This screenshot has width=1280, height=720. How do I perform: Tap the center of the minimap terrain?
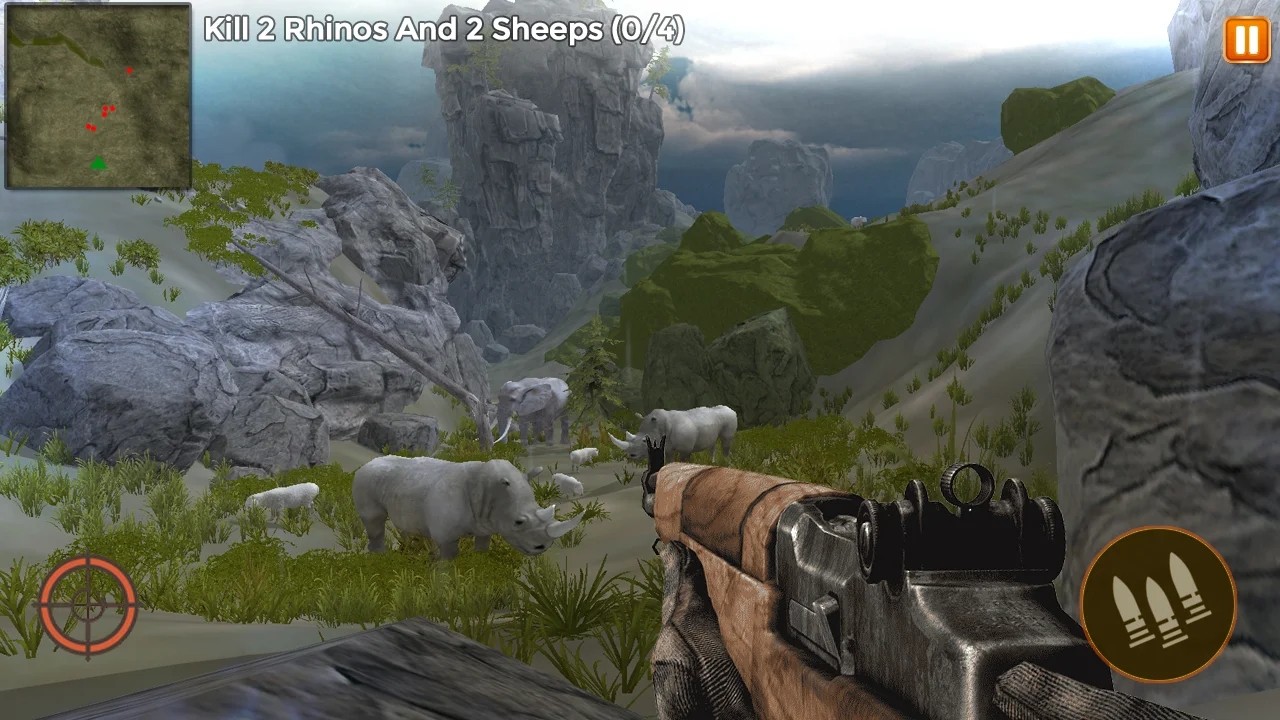tap(97, 97)
